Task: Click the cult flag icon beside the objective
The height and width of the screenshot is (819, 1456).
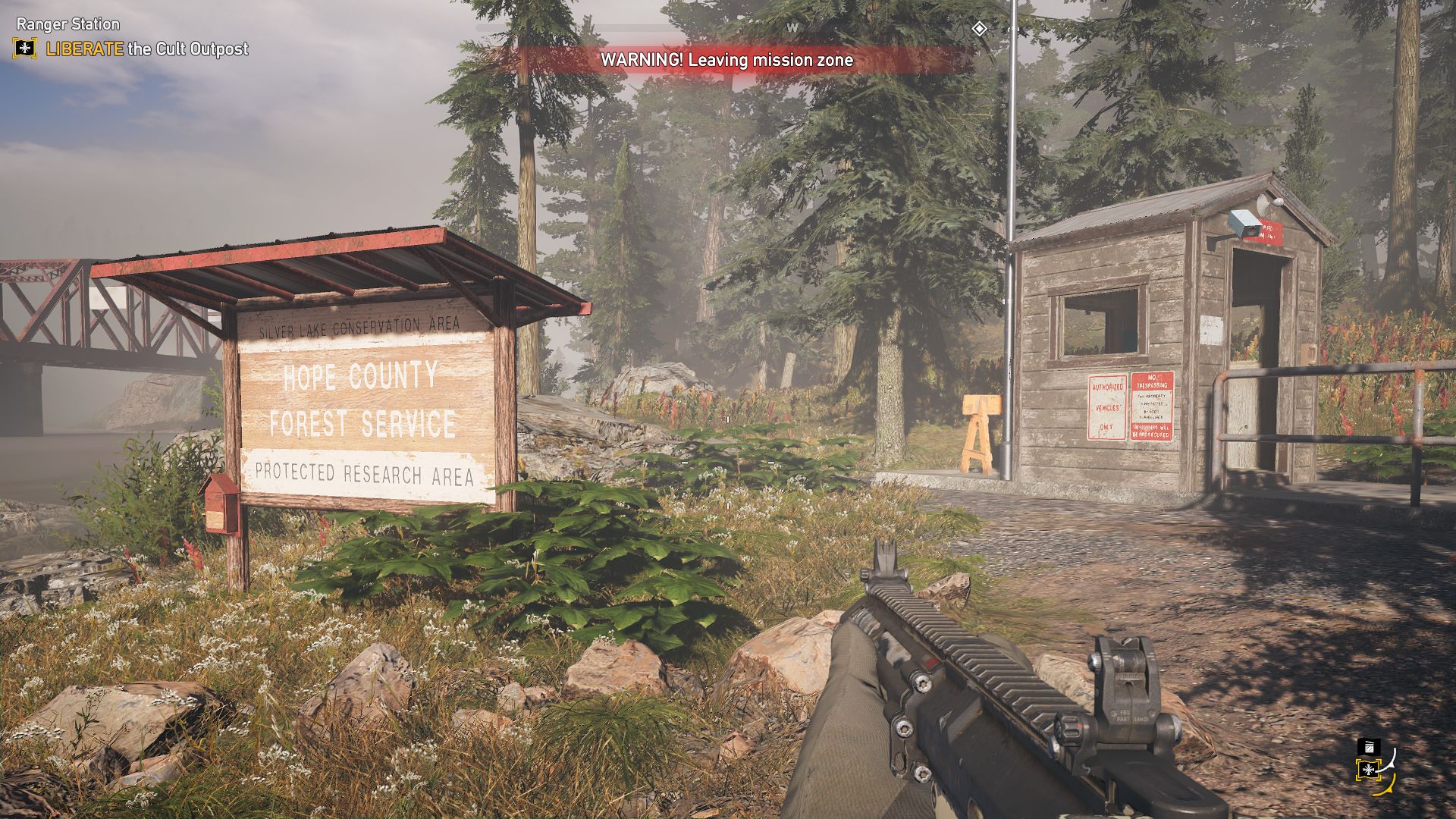Action: tap(25, 49)
